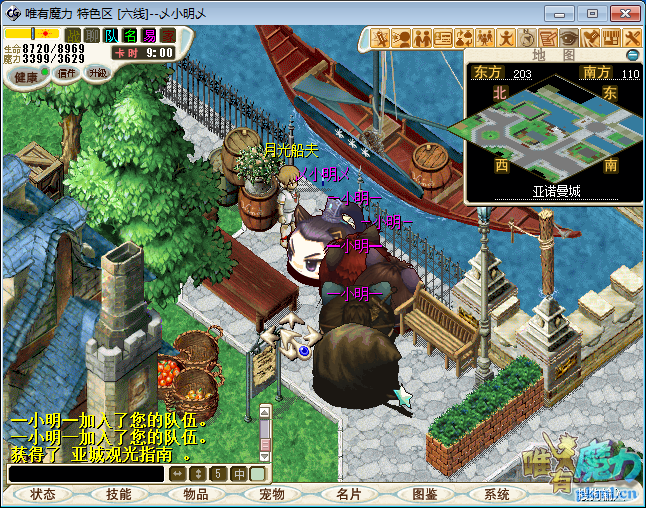Toggle the 易 trade mode icon
646x508 pixels.
149,36
